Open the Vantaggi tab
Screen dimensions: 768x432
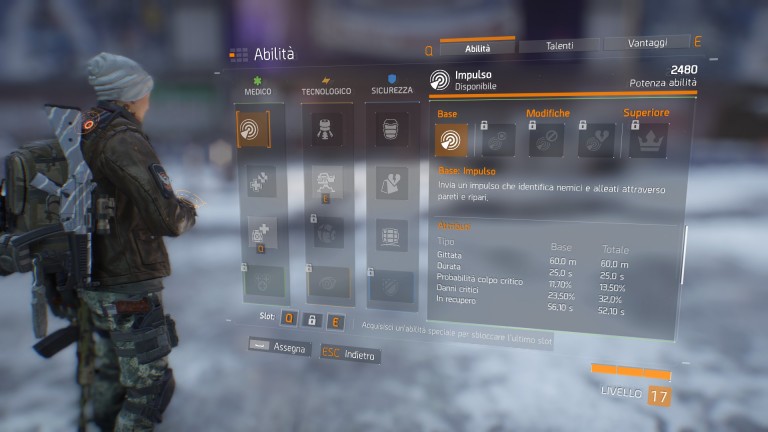(647, 43)
